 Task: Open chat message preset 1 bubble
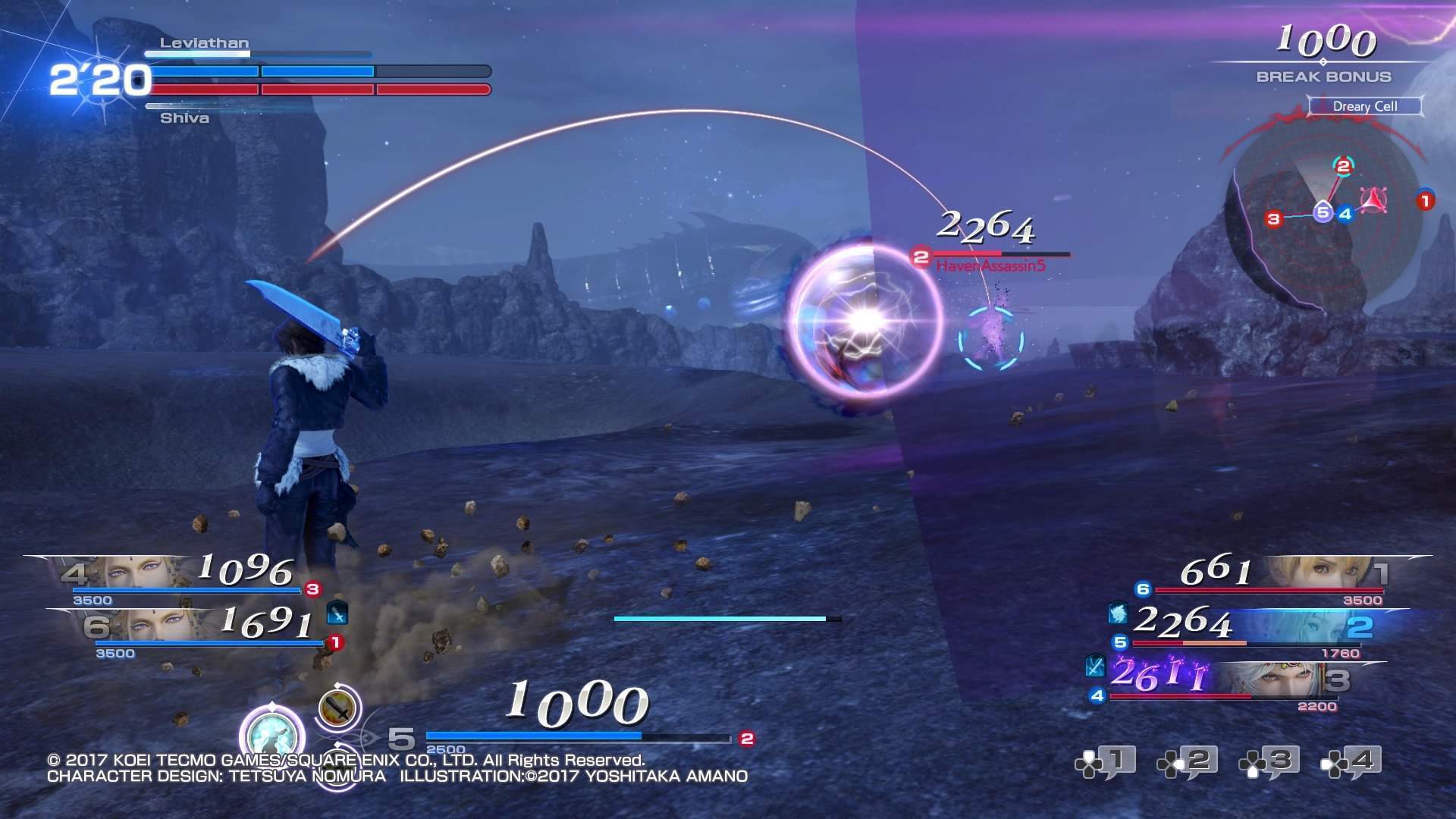pos(1105,762)
